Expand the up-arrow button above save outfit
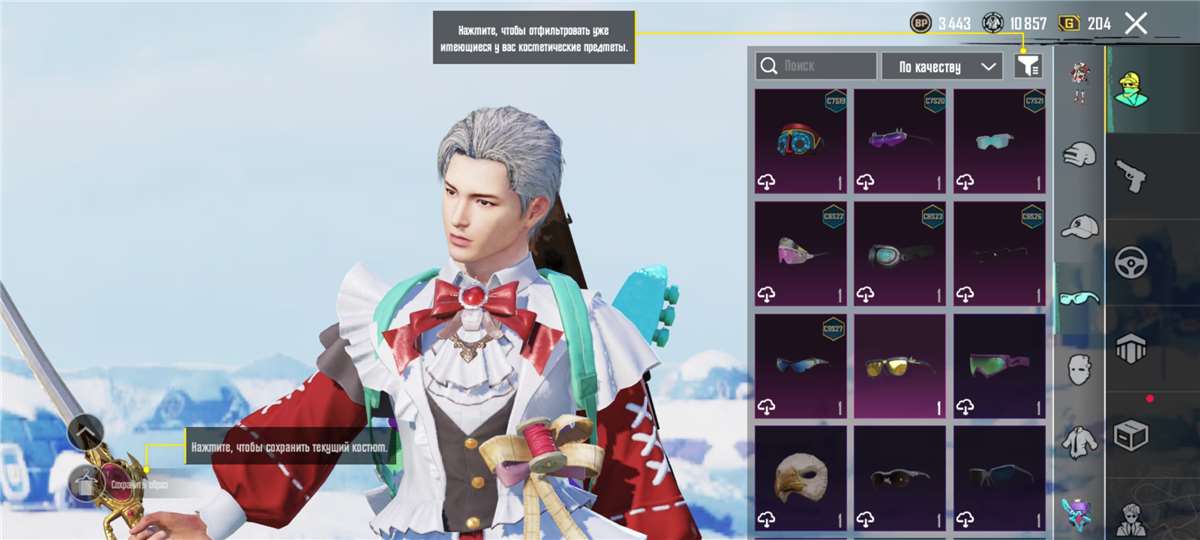Viewport: 1200px width, 540px height. [85, 432]
